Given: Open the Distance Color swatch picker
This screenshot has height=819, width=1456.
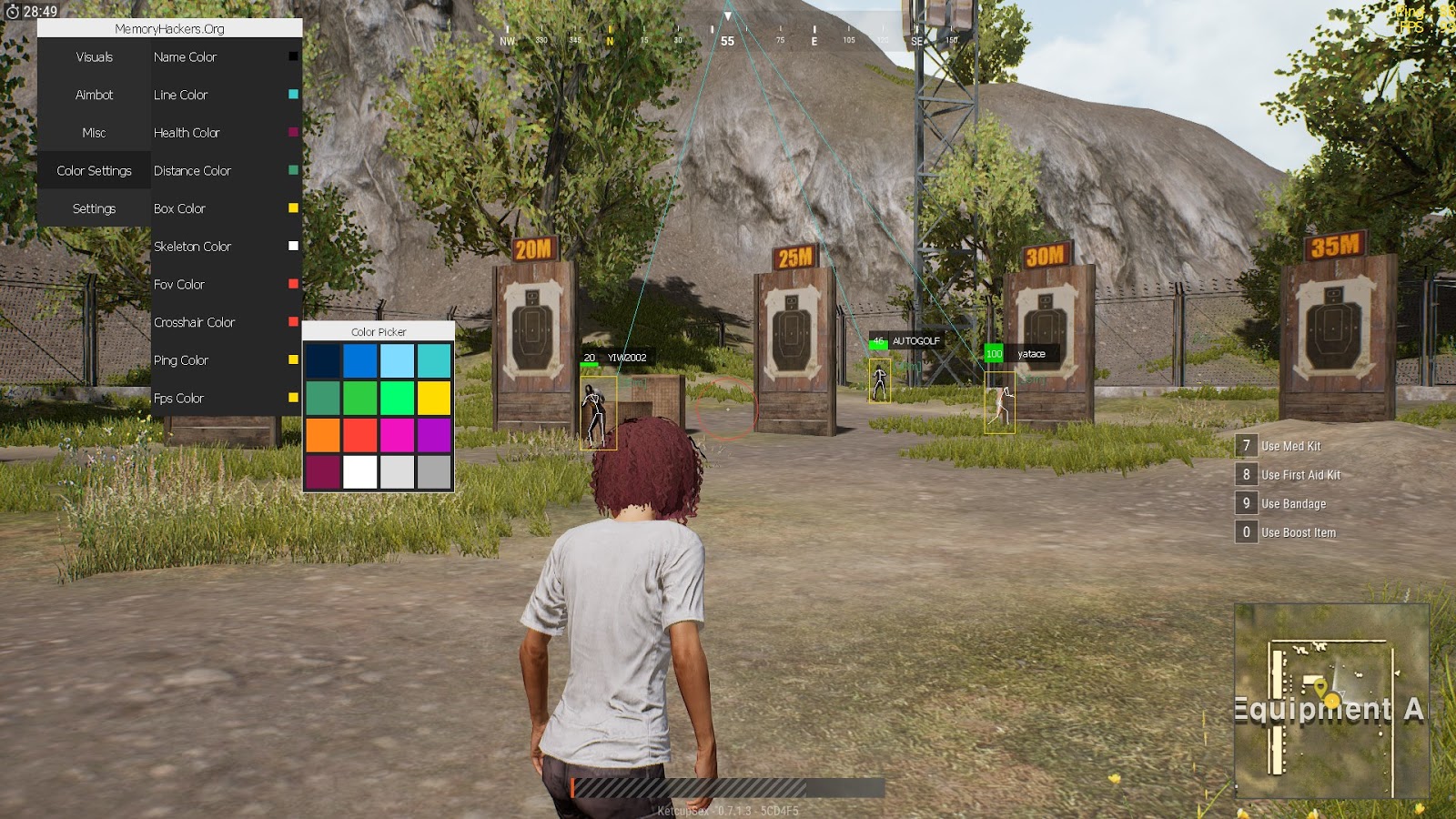Looking at the screenshot, I should coord(291,170).
